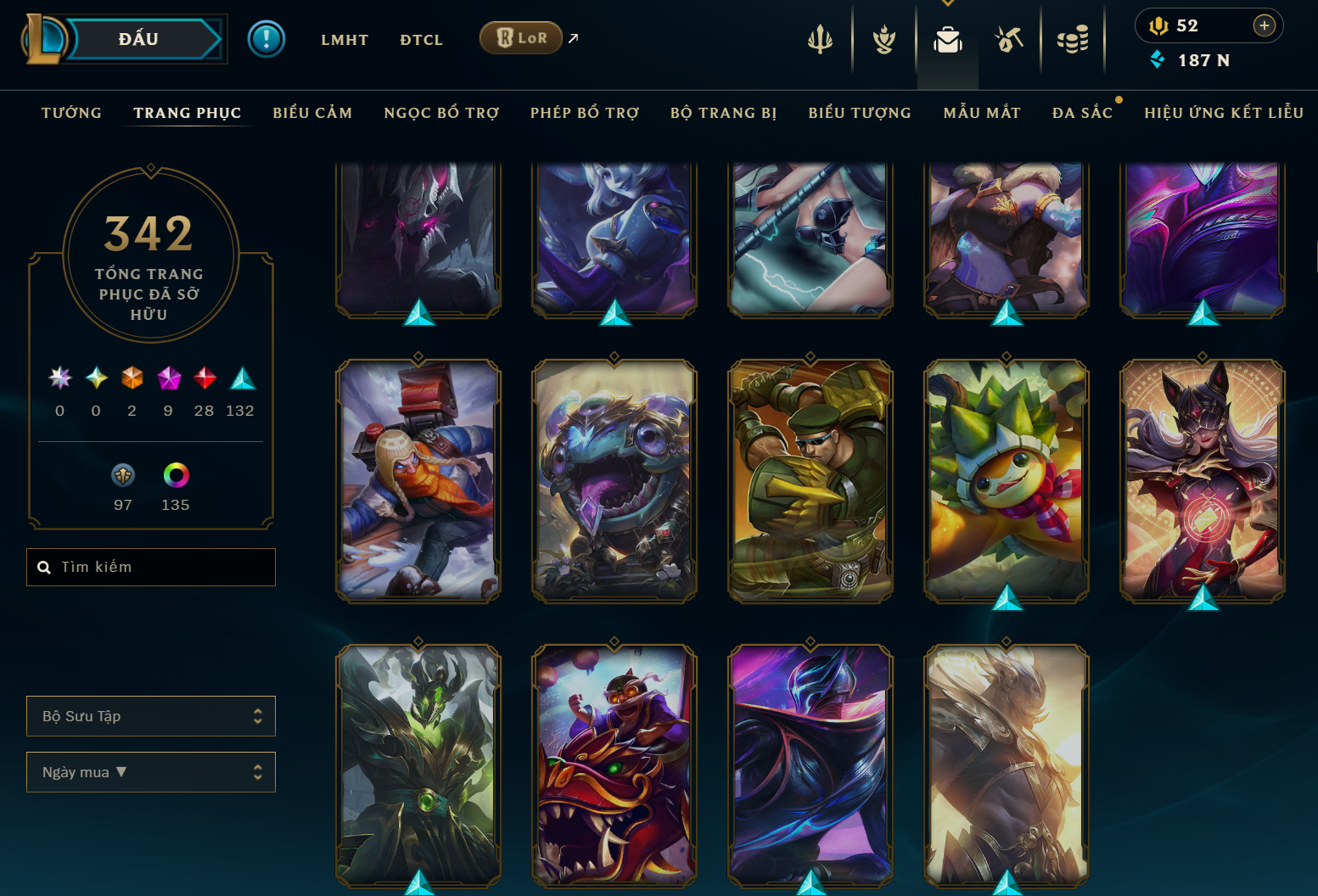Viewport: 1318px width, 896px height.
Task: Open the LMHT game tab
Action: 345,40
